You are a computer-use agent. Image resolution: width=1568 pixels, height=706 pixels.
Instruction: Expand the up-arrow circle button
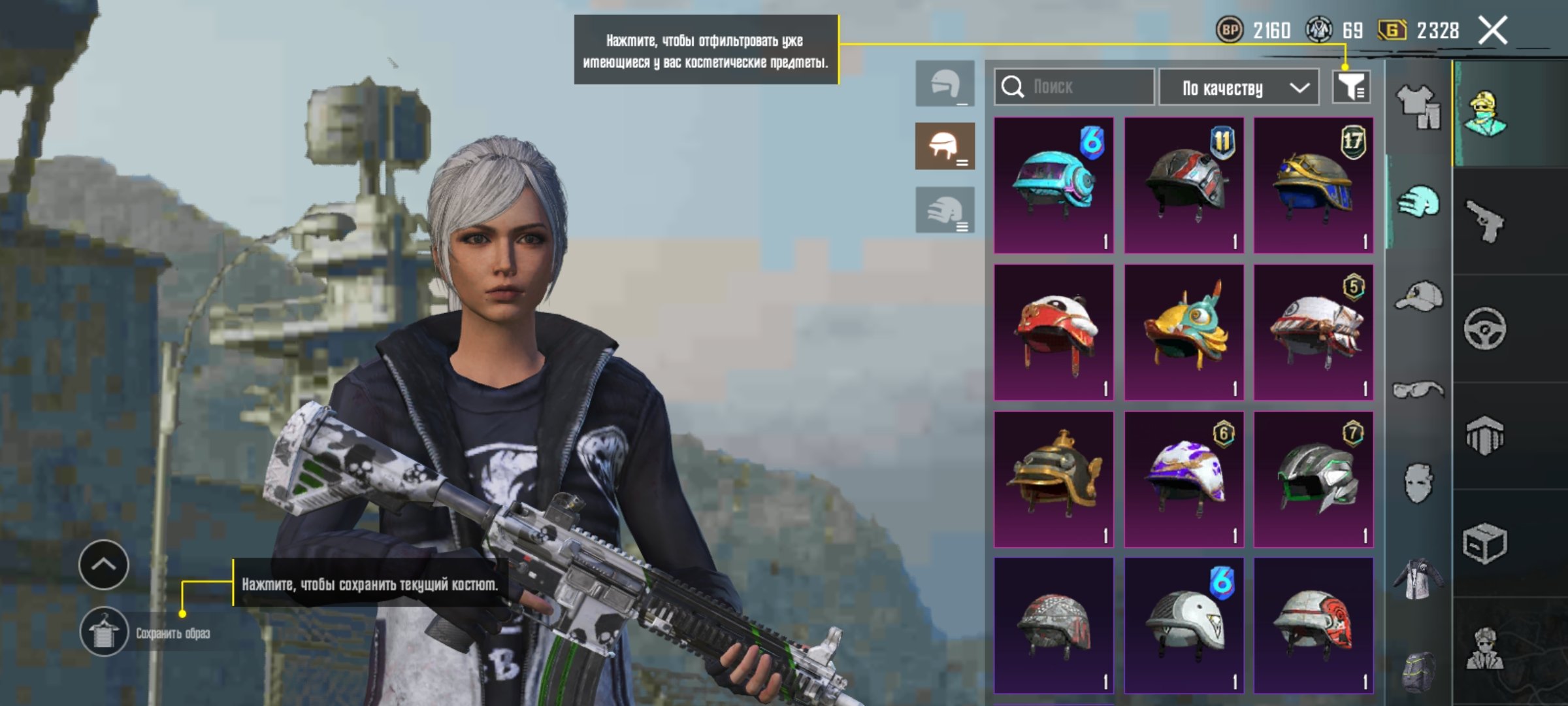[x=104, y=565]
